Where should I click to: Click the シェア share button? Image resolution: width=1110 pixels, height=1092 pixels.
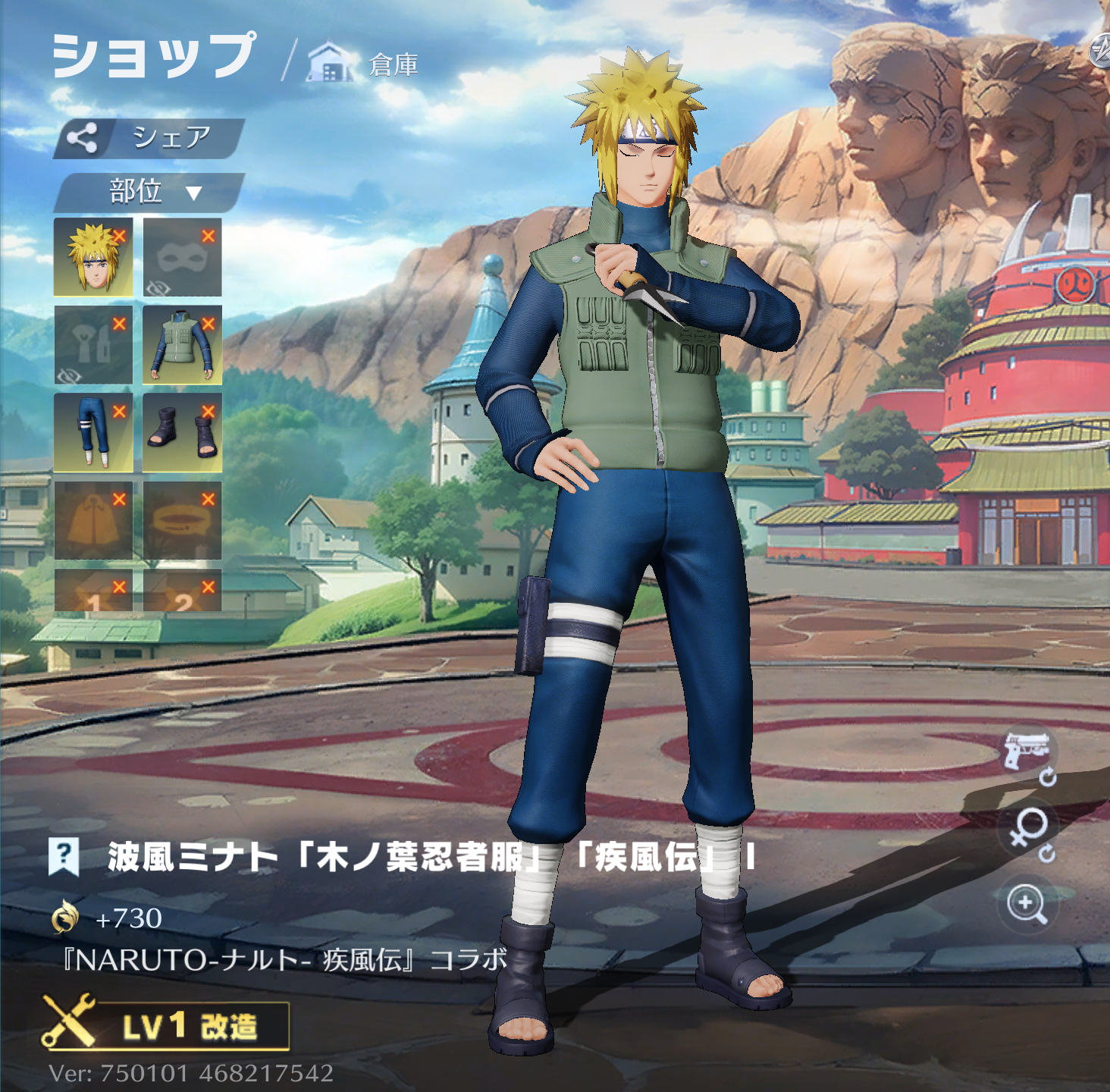coord(149,138)
